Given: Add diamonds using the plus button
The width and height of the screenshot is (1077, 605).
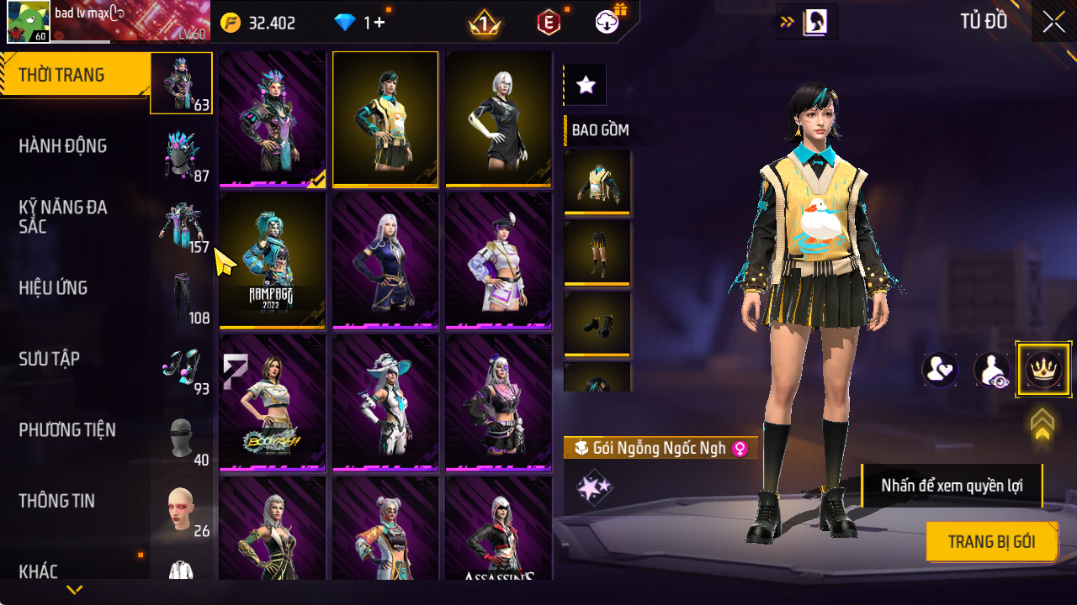Looking at the screenshot, I should [x=380, y=22].
